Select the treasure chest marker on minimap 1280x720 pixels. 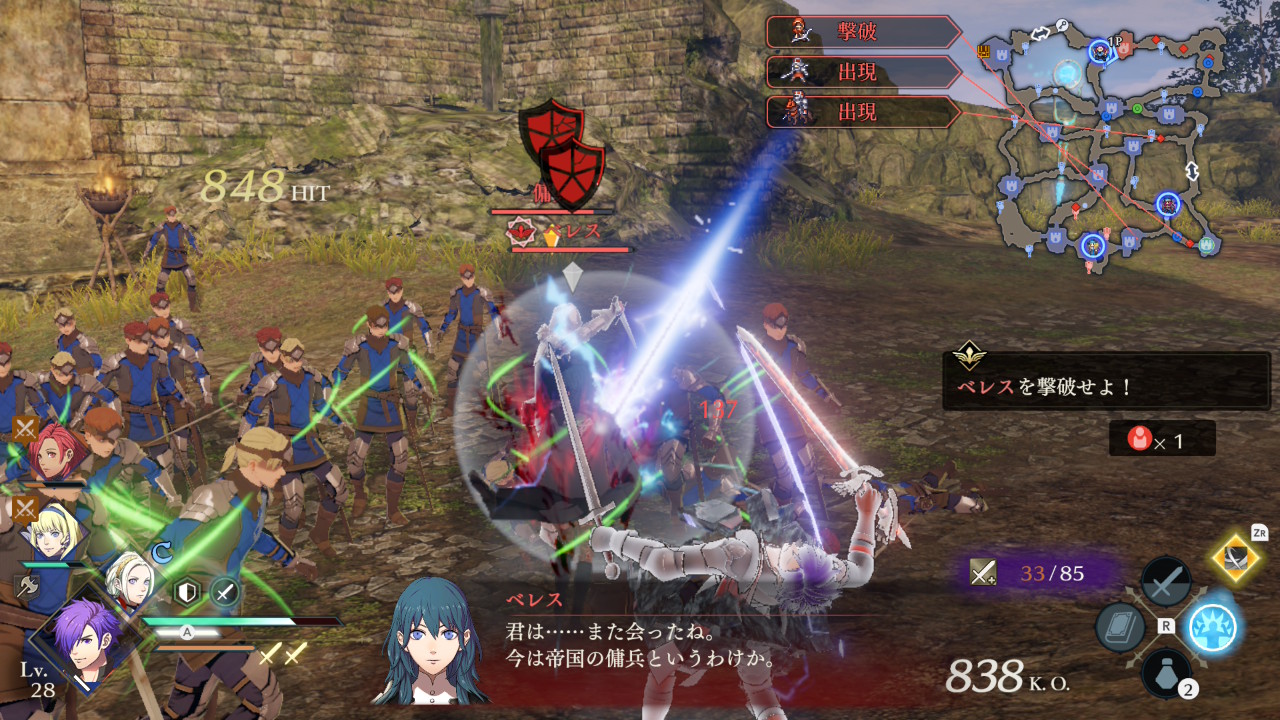tap(985, 53)
